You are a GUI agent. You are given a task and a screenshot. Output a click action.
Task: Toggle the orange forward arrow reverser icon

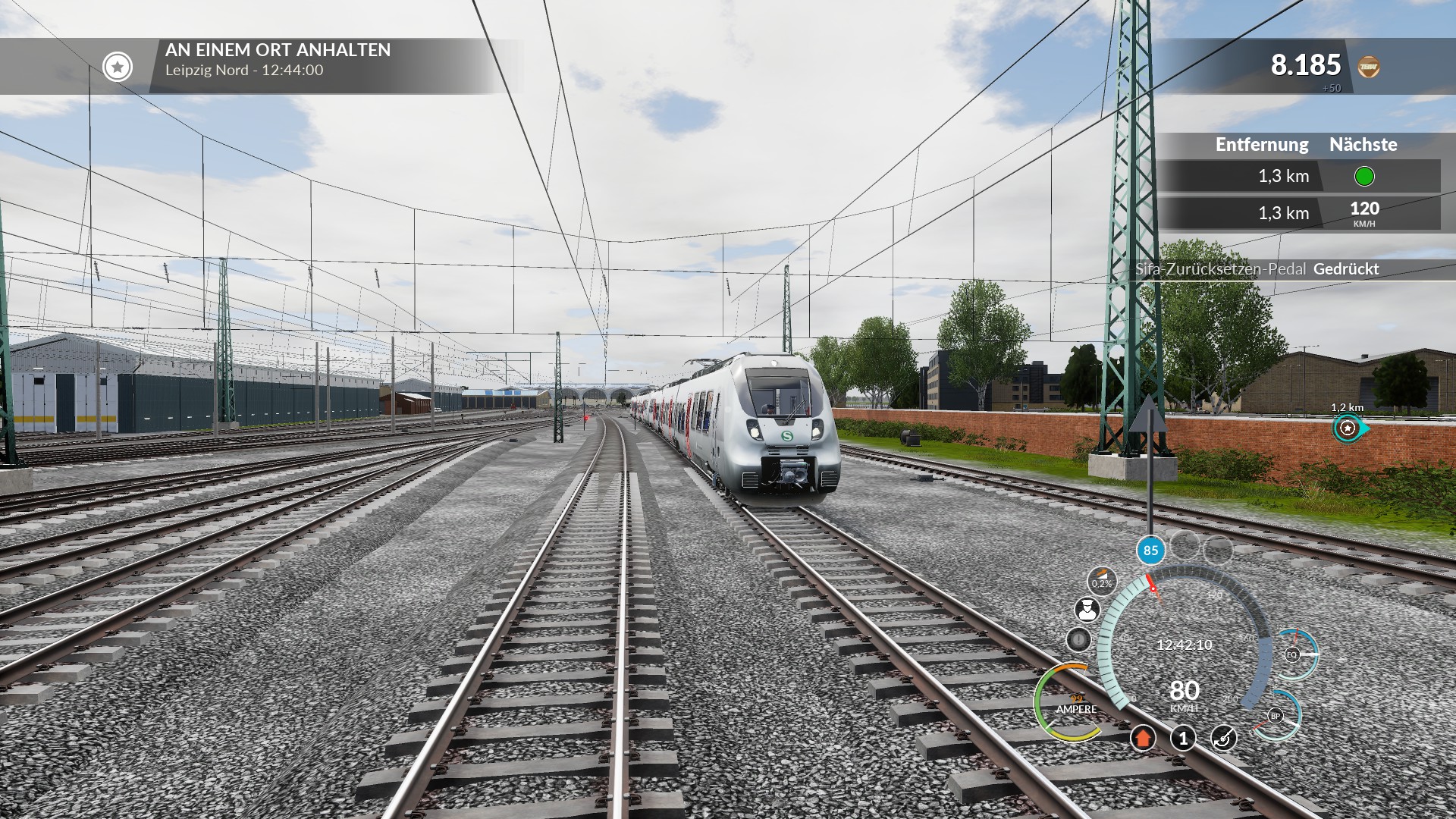(x=1143, y=738)
